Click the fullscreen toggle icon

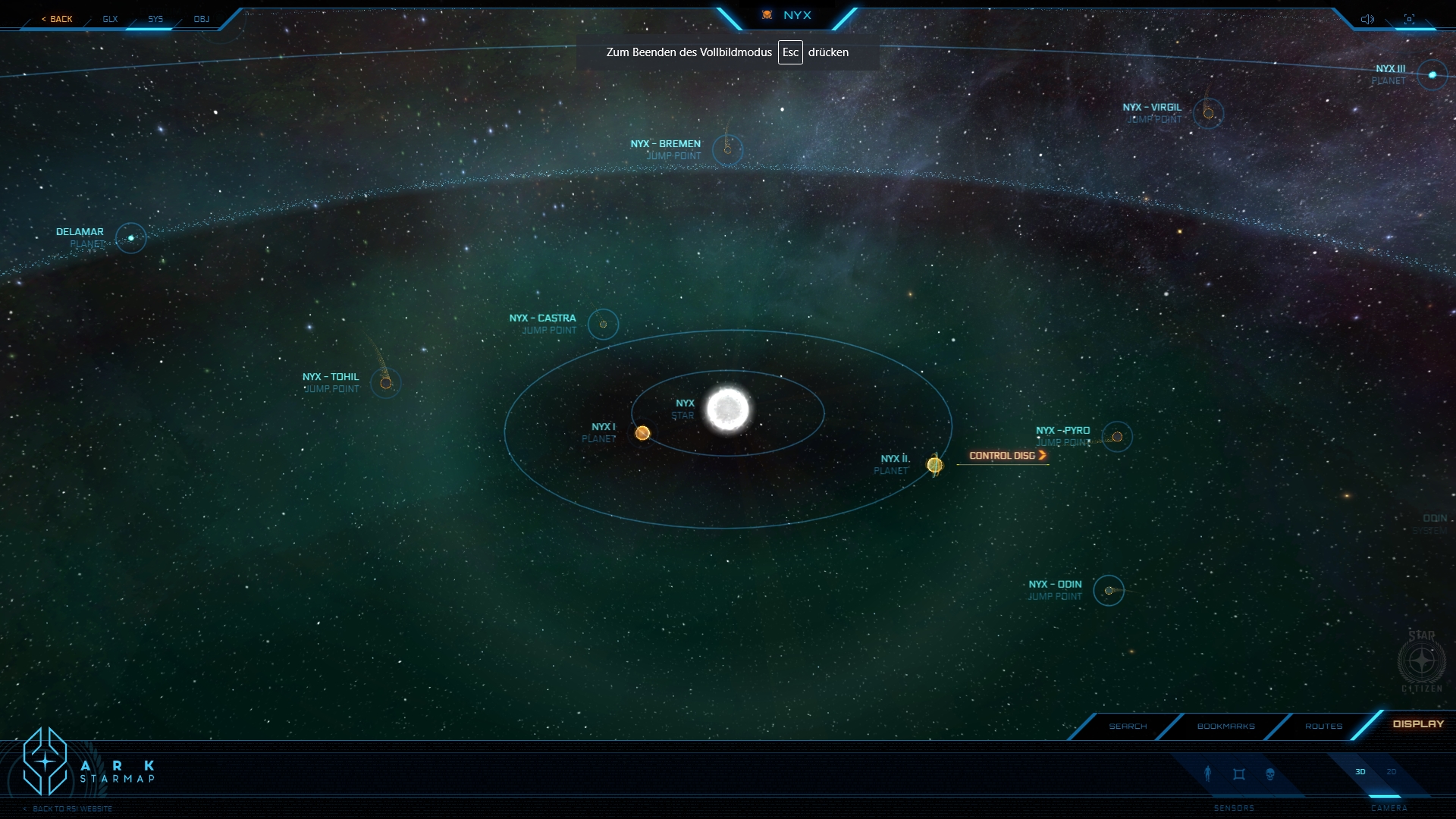click(x=1409, y=19)
